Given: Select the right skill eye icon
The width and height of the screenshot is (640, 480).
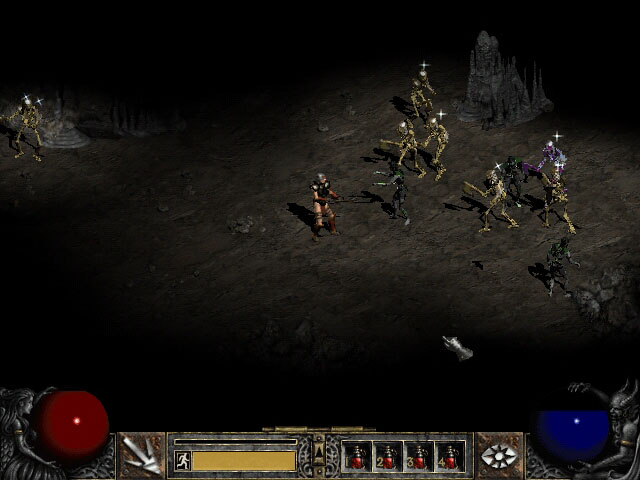Looking at the screenshot, I should click(498, 455).
